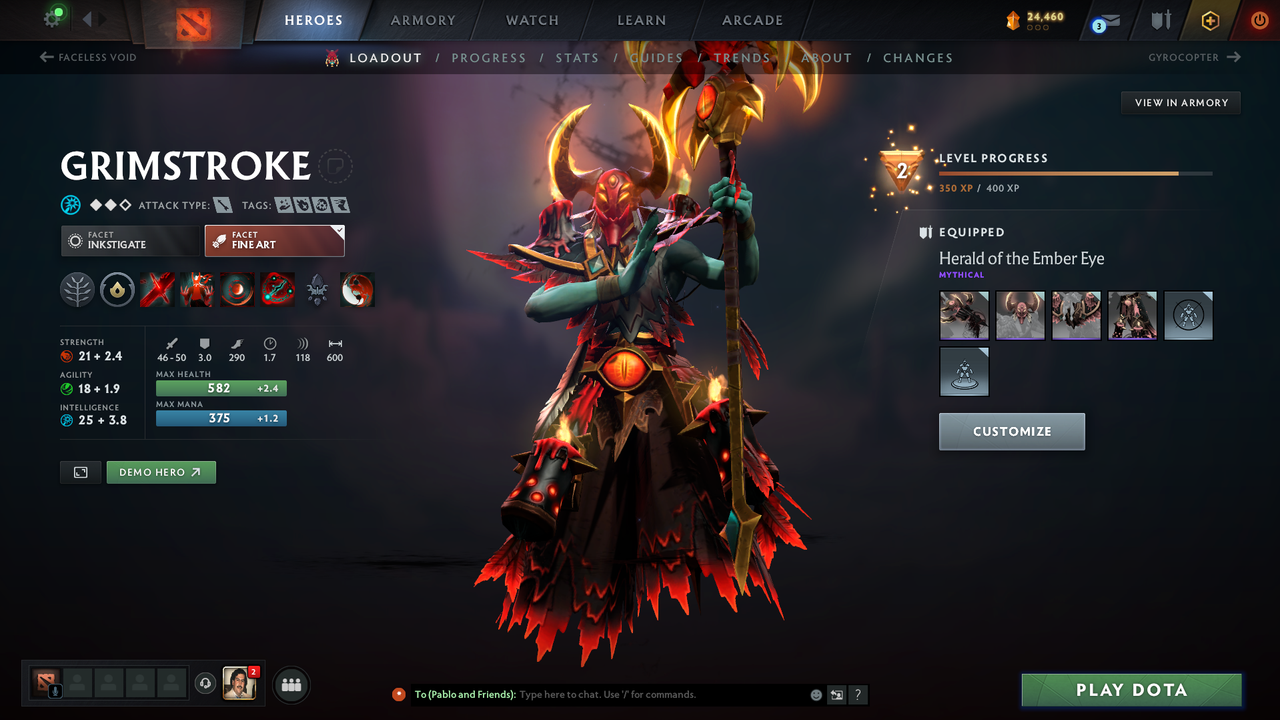Switch to the ARCADE tab
This screenshot has width=1280, height=720.
pyautogui.click(x=752, y=20)
